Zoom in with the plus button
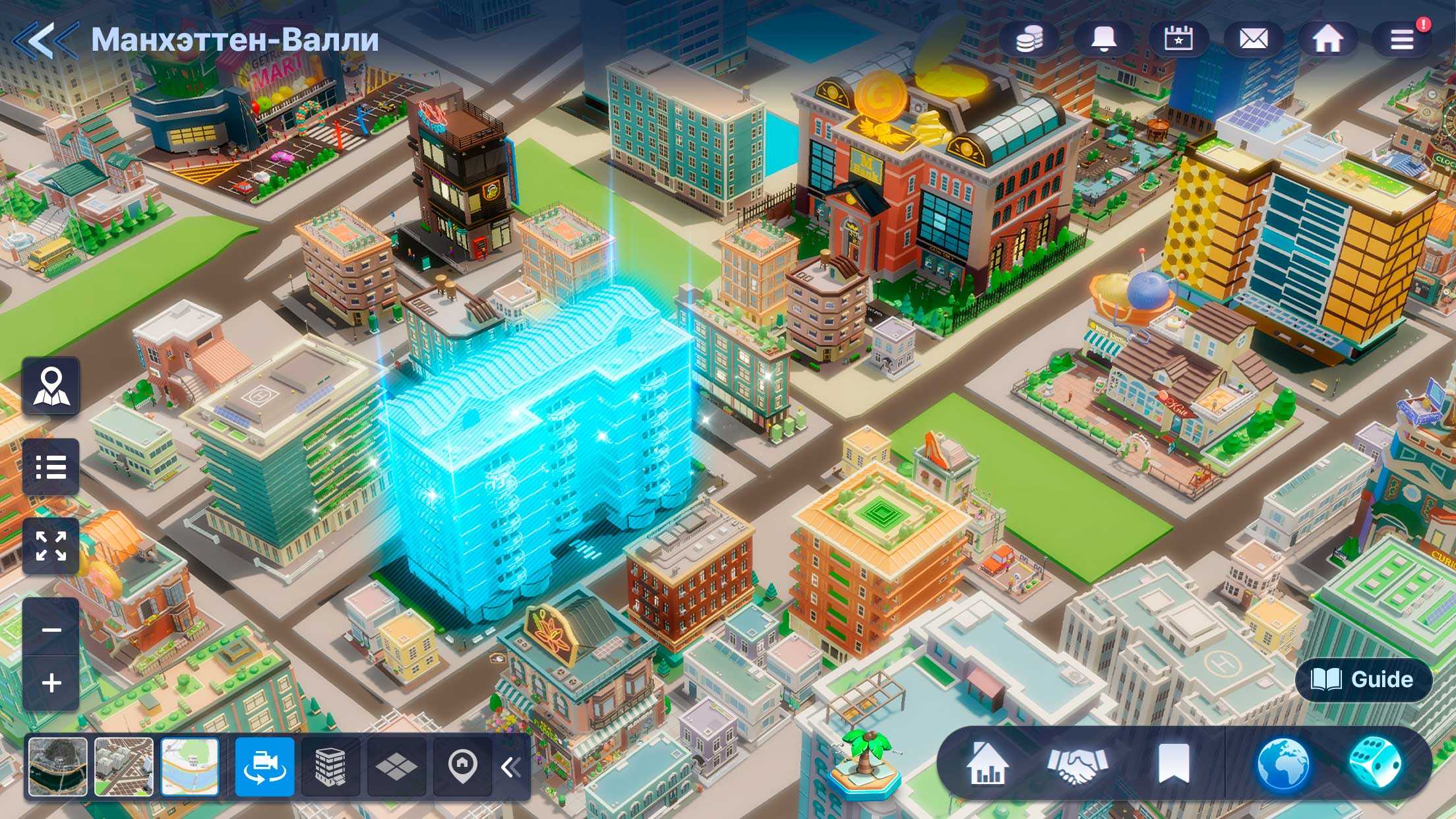 (x=51, y=682)
